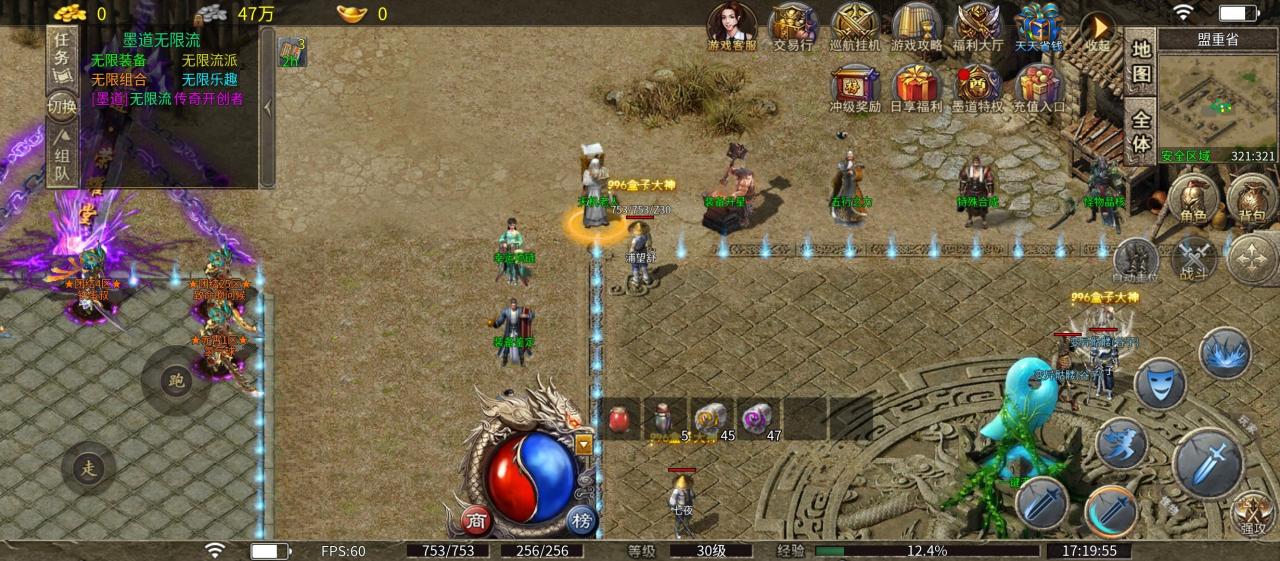1280x561 pixels.
Task: Open the 地图 map button
Action: click(x=1141, y=62)
